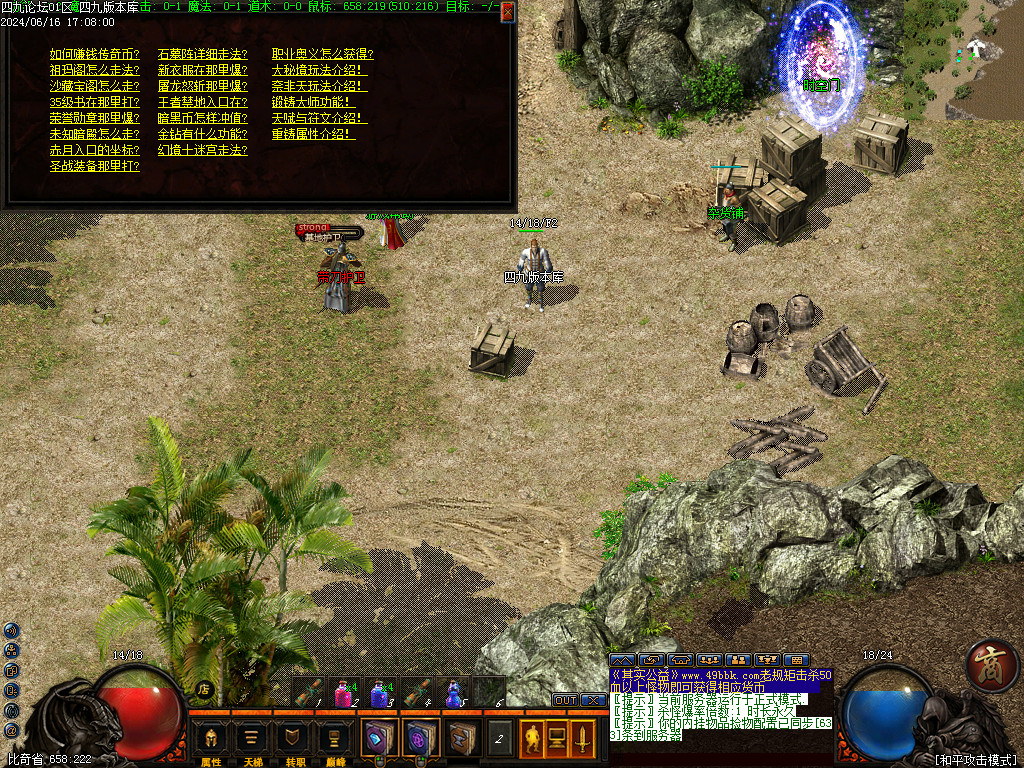Image resolution: width=1024 pixels, height=768 pixels.
Task: Click the sword icon button
Action: pos(582,738)
